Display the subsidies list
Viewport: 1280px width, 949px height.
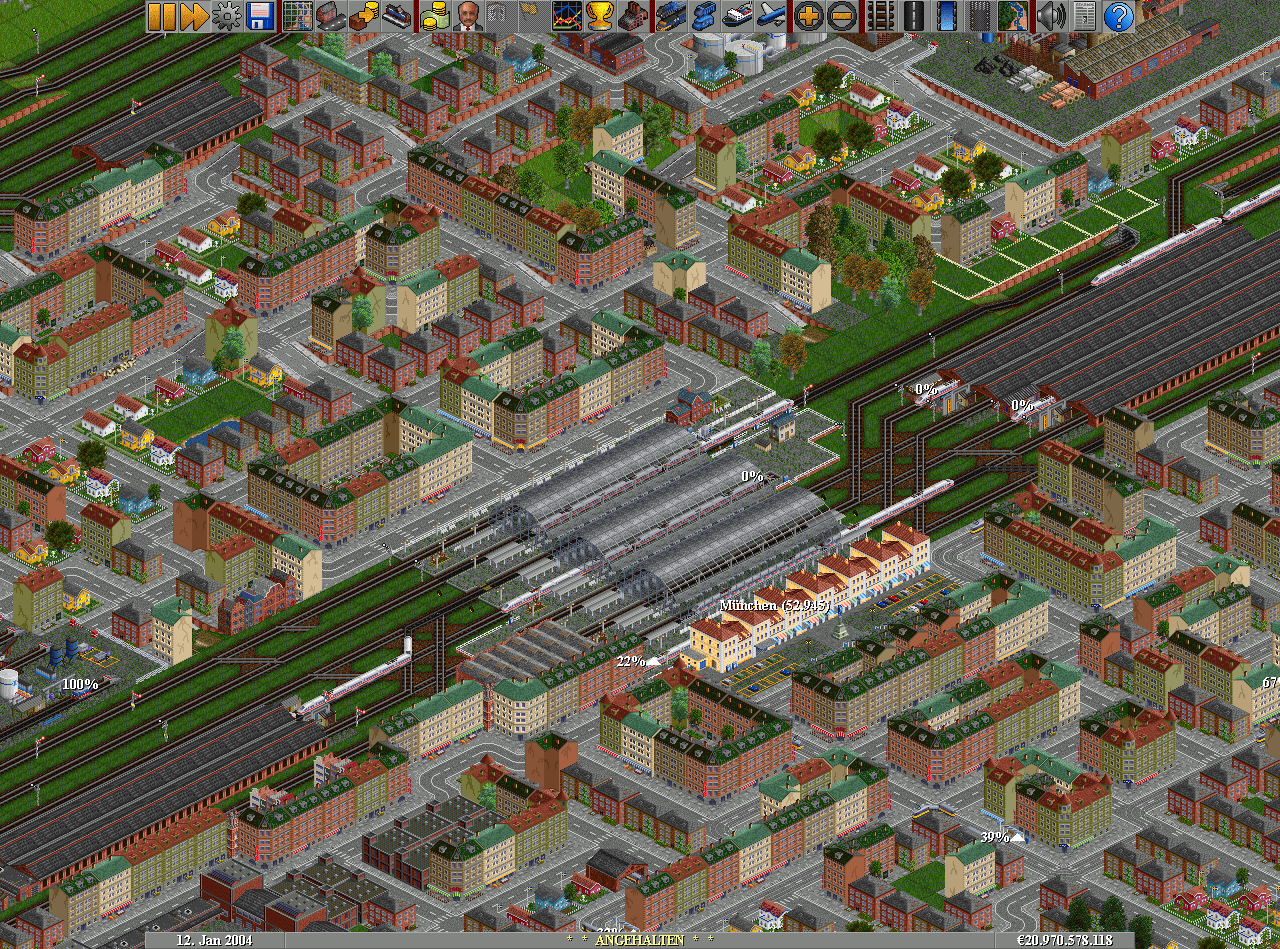364,16
